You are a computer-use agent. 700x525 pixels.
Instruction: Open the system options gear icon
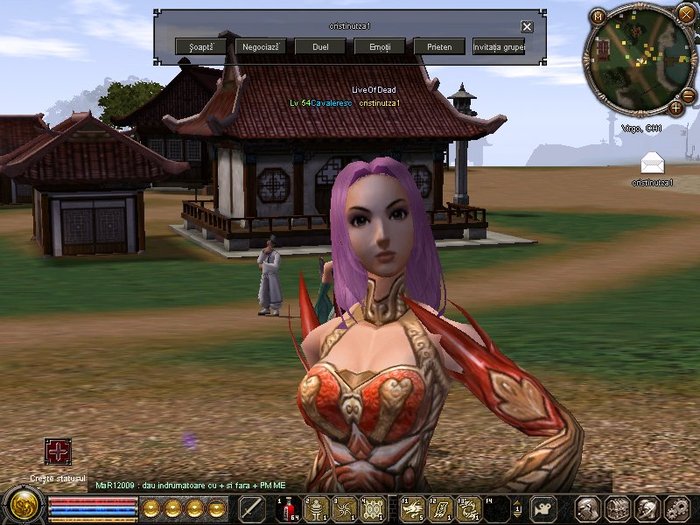point(676,508)
